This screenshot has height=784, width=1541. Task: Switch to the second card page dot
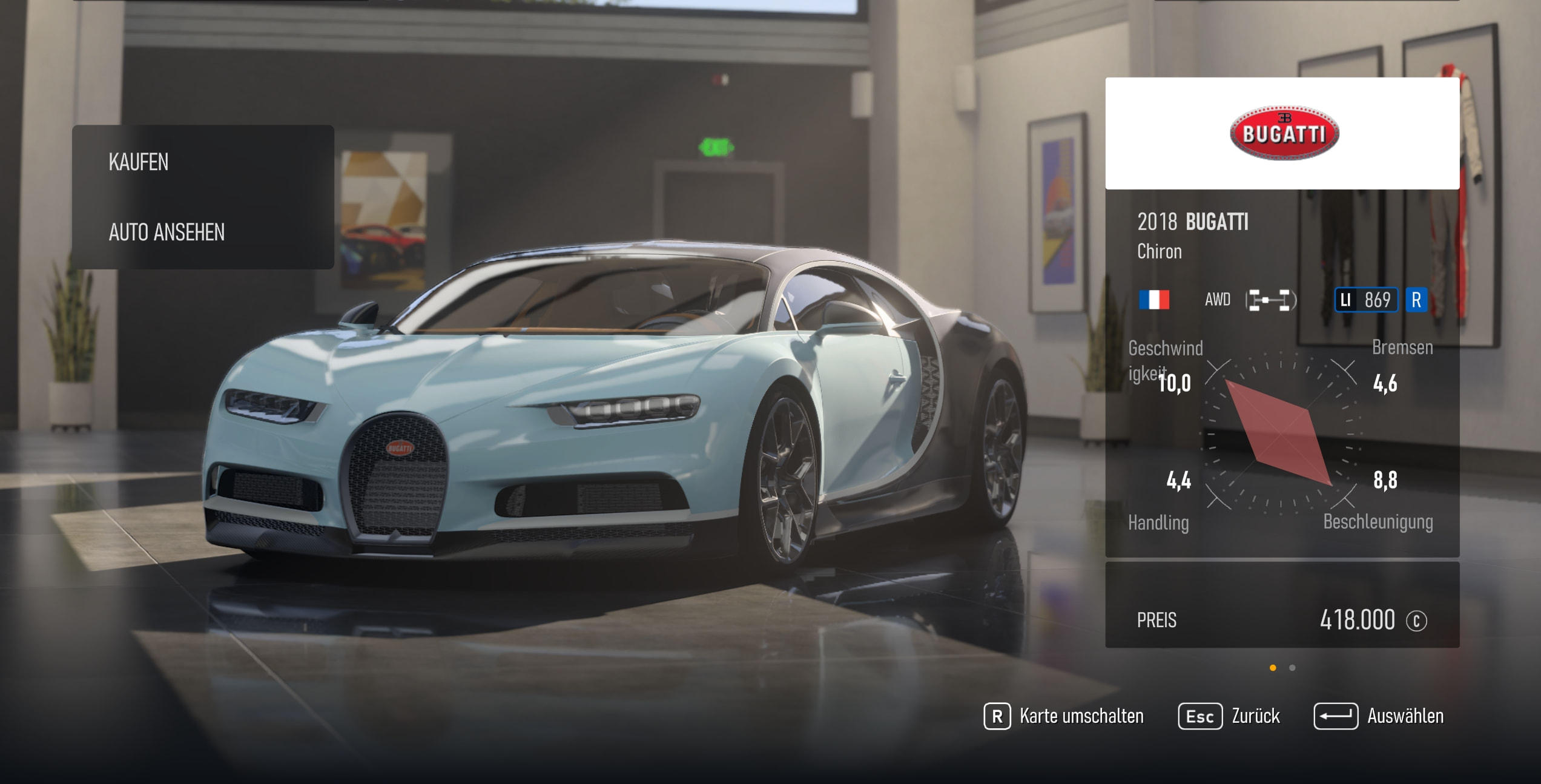1292,668
